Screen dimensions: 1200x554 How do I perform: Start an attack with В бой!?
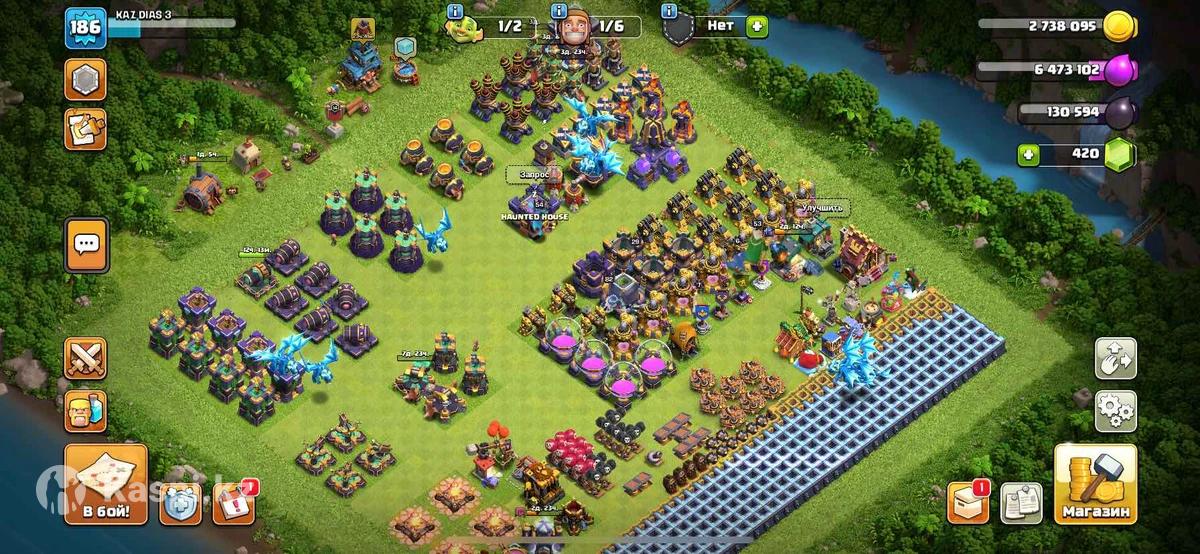(106, 485)
